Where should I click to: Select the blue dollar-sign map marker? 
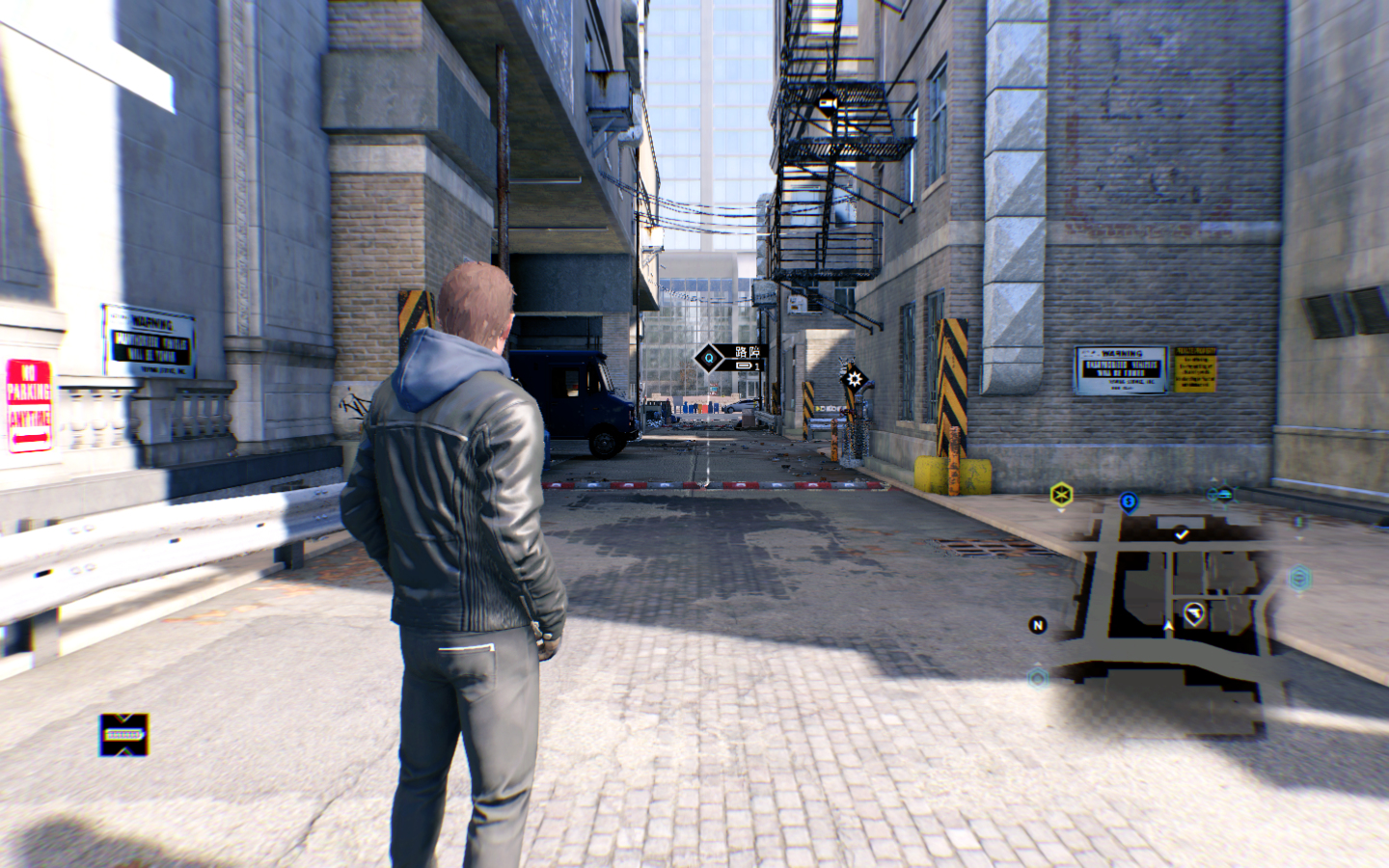[x=1129, y=502]
